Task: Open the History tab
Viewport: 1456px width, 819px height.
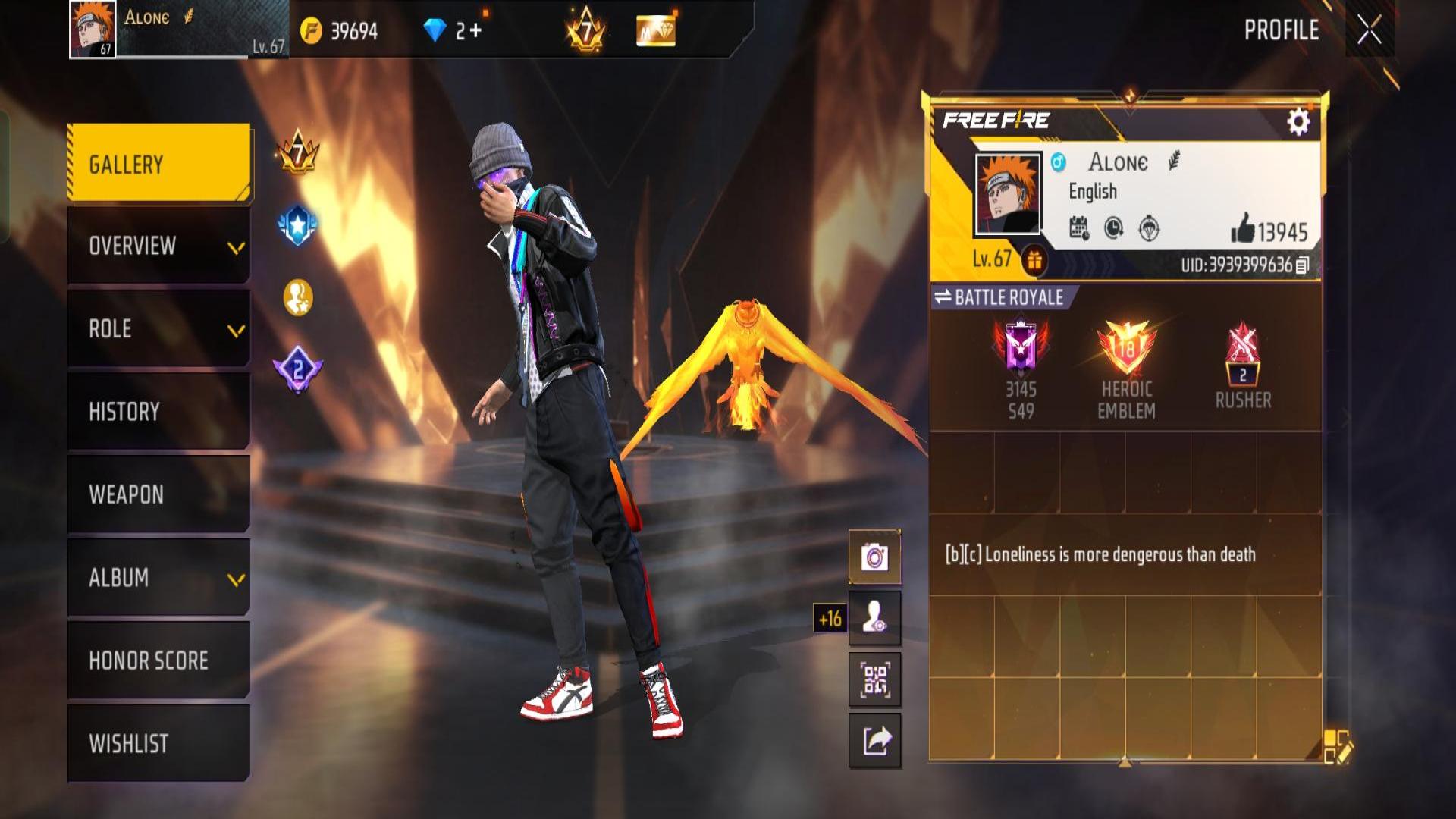Action: click(159, 412)
